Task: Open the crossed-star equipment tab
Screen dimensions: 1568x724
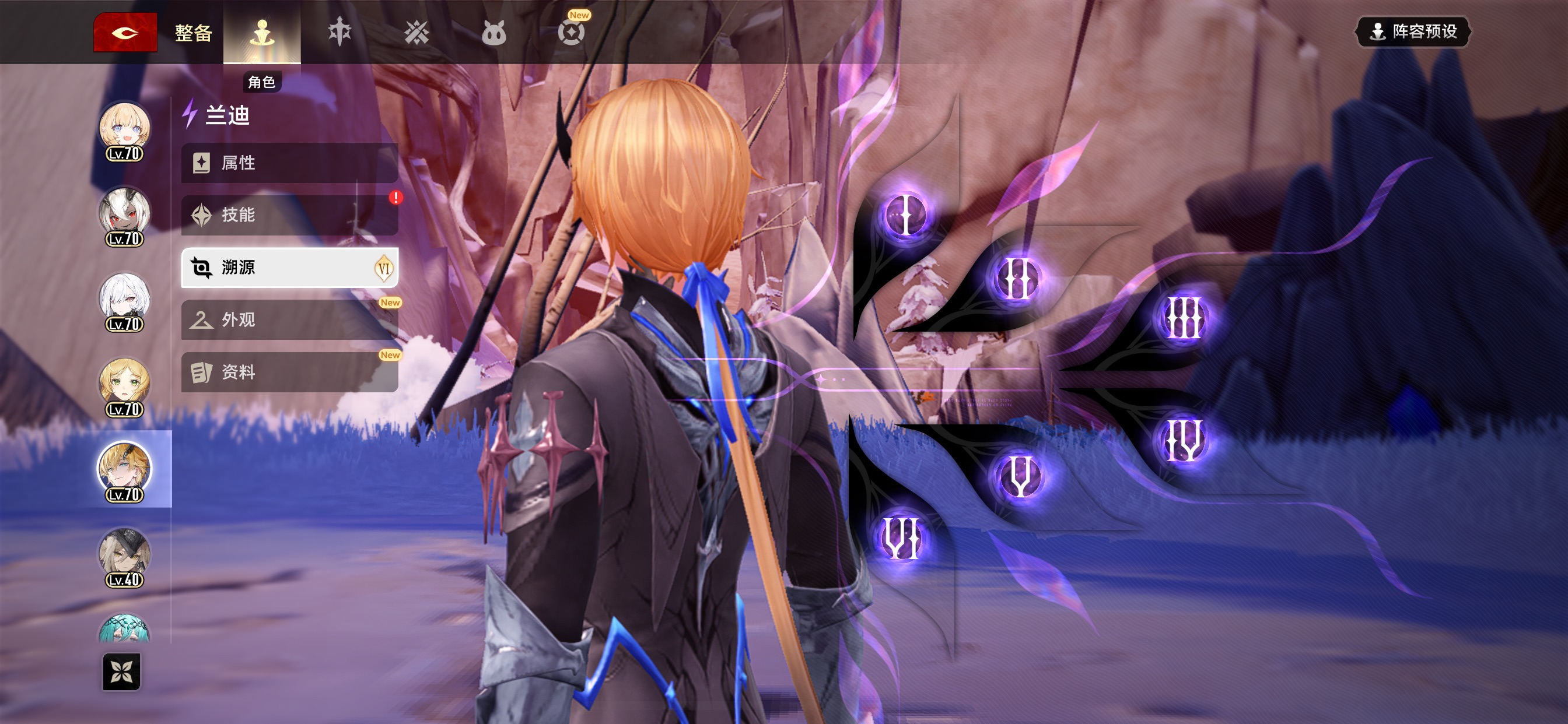Action: point(416,32)
